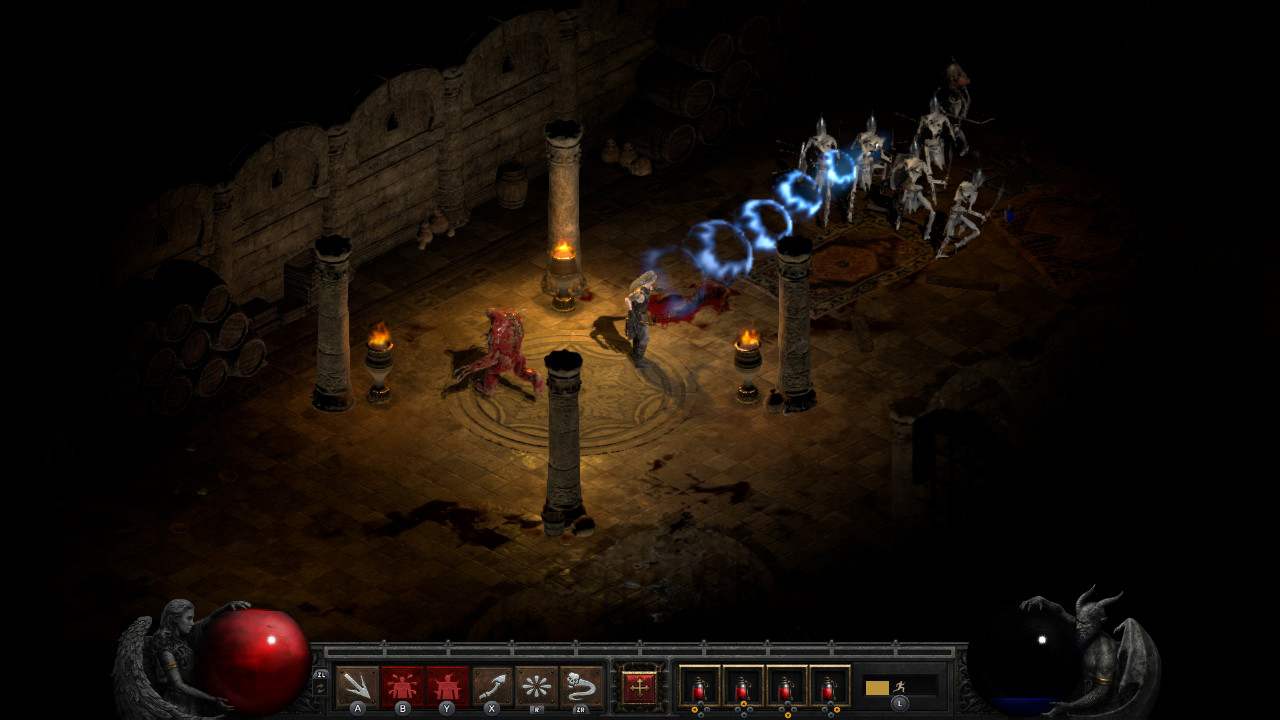The height and width of the screenshot is (720, 1280).
Task: Click the running-man stamina icon near the gold
Action: (x=898, y=687)
